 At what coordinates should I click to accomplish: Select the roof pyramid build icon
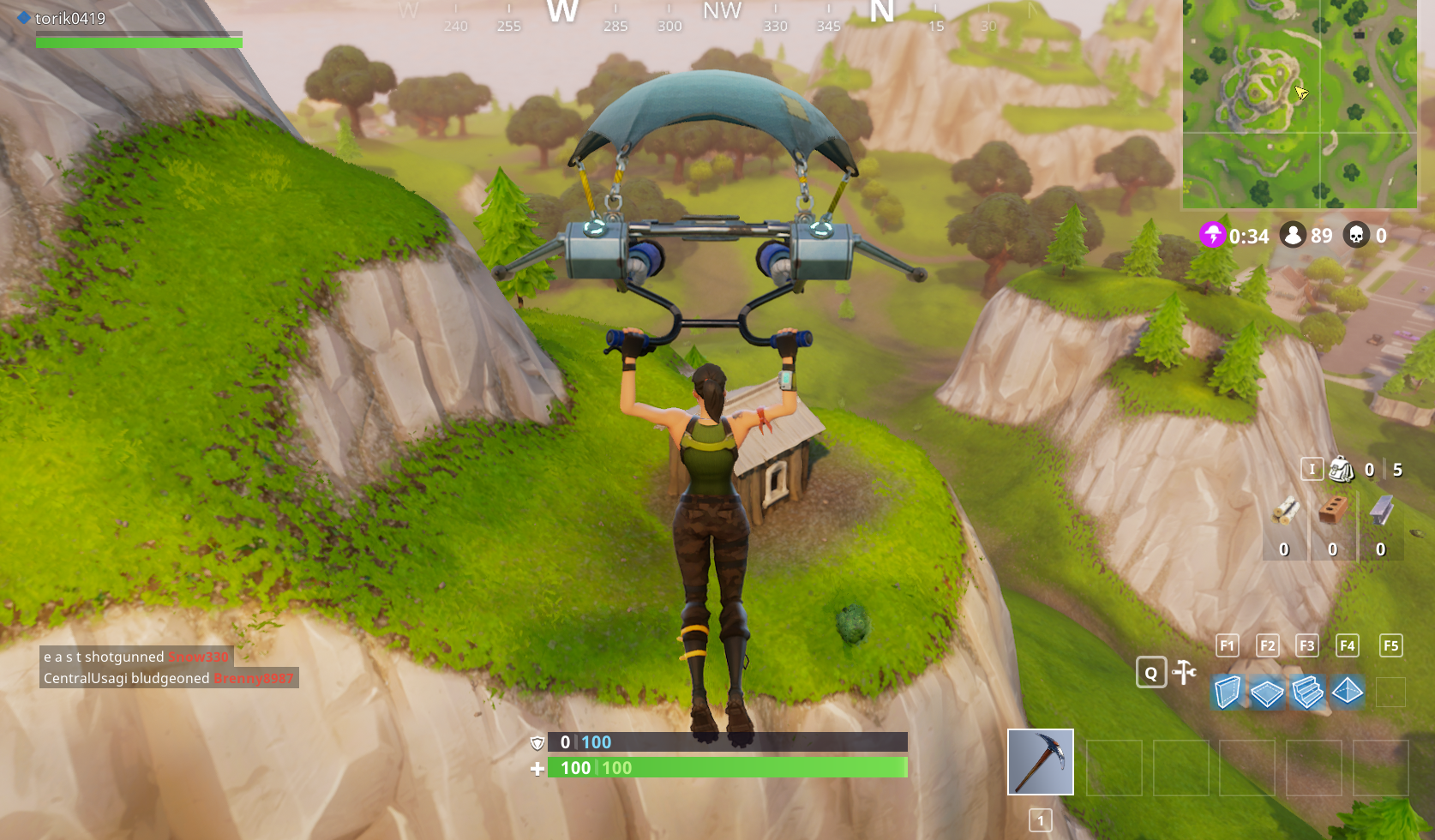pyautogui.click(x=1347, y=693)
